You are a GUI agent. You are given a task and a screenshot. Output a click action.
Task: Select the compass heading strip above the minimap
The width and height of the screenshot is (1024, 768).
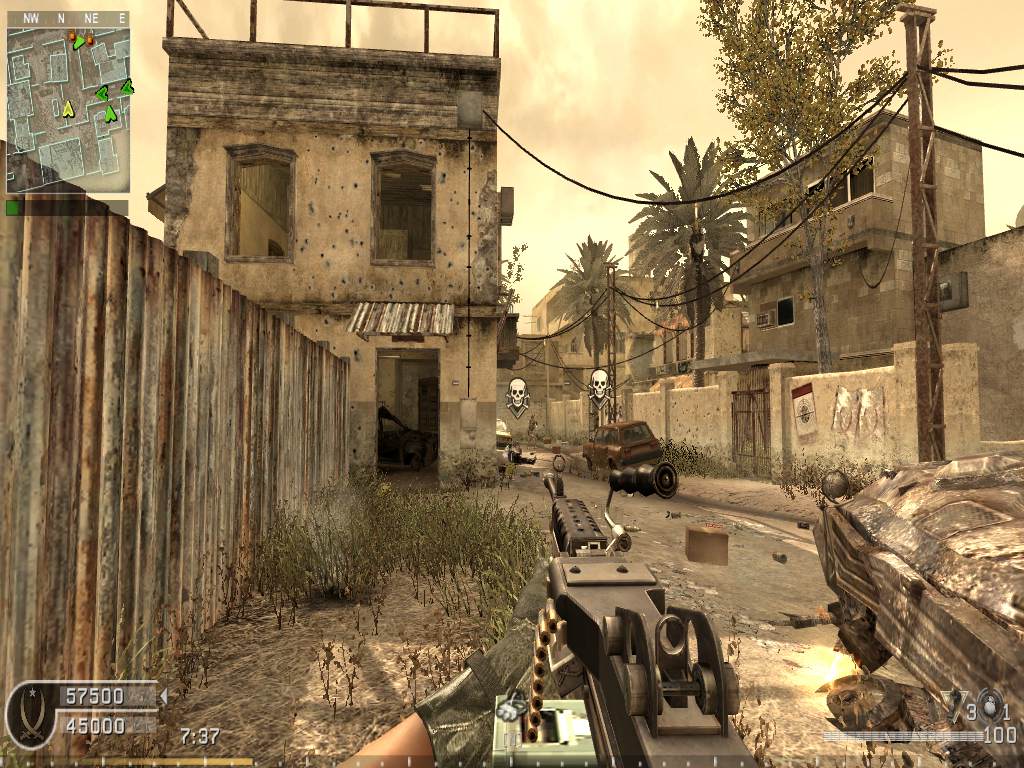point(68,18)
